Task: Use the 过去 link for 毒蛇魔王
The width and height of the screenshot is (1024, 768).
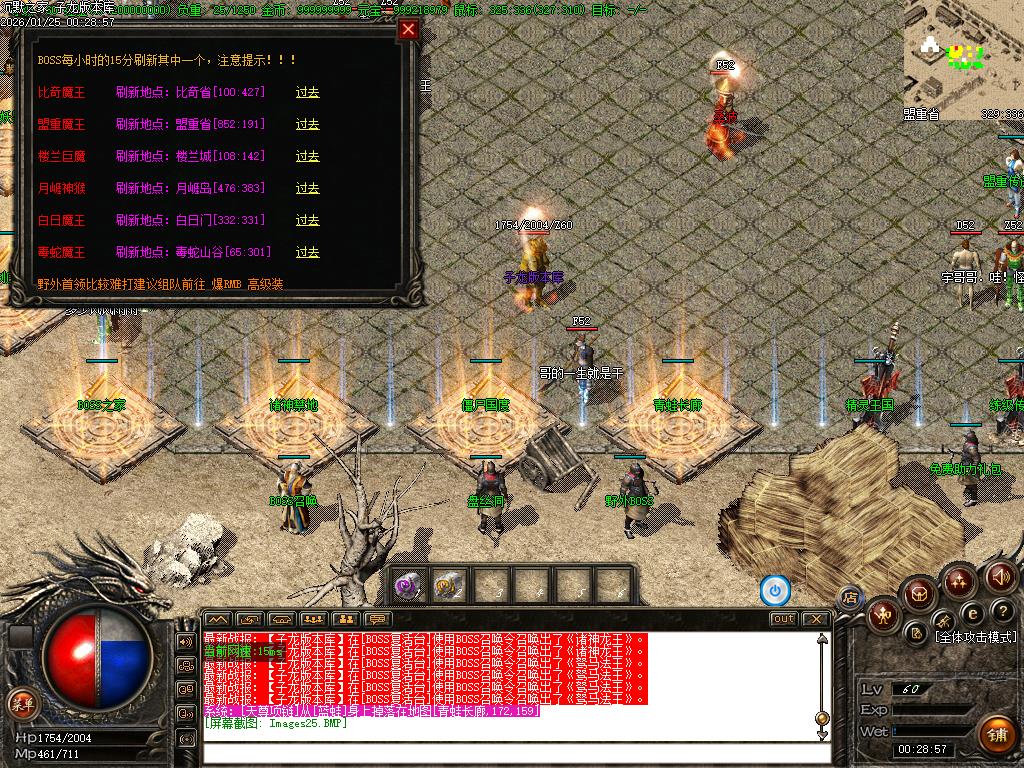Action: [x=307, y=252]
